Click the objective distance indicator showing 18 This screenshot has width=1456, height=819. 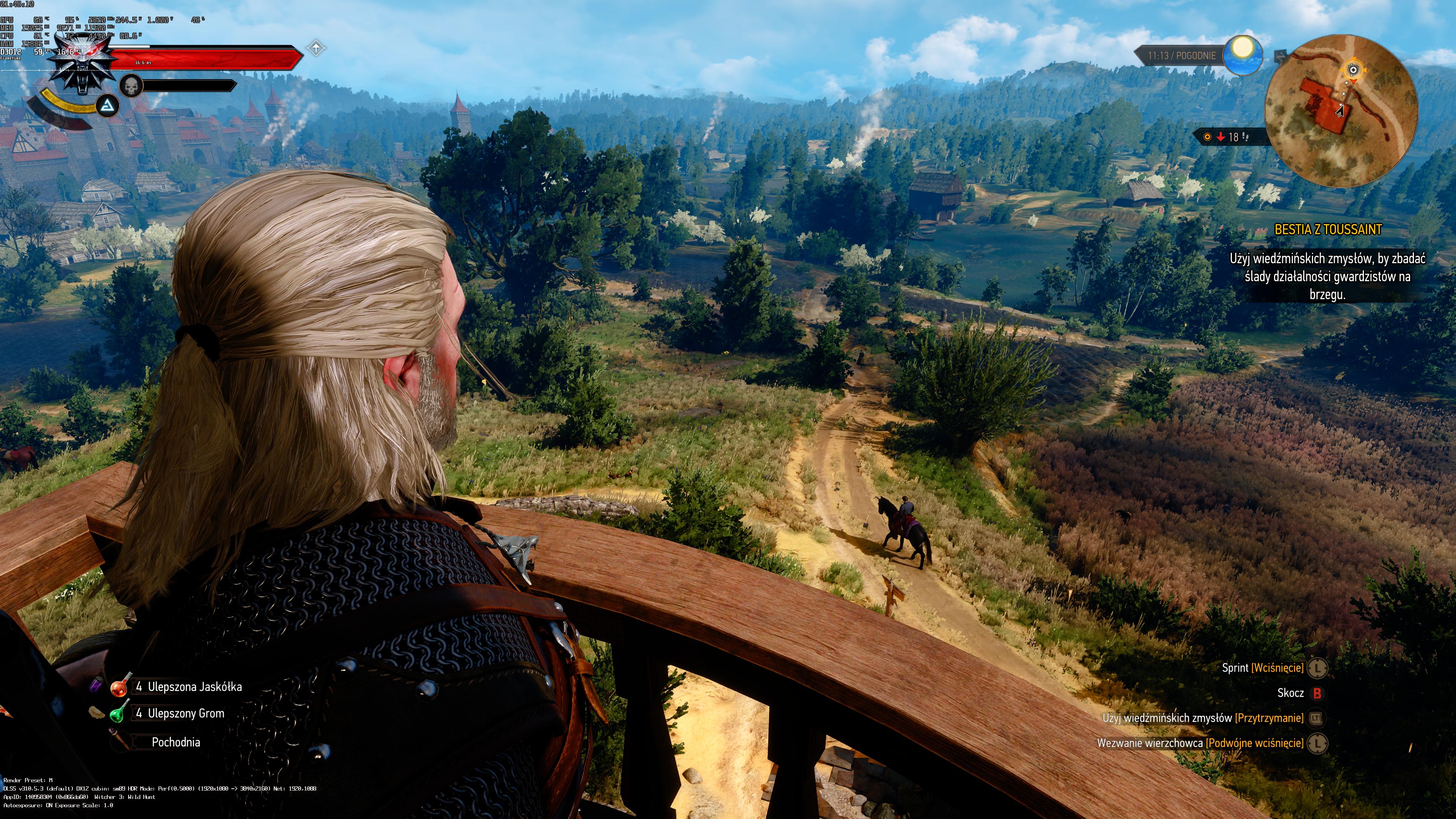tap(1229, 137)
